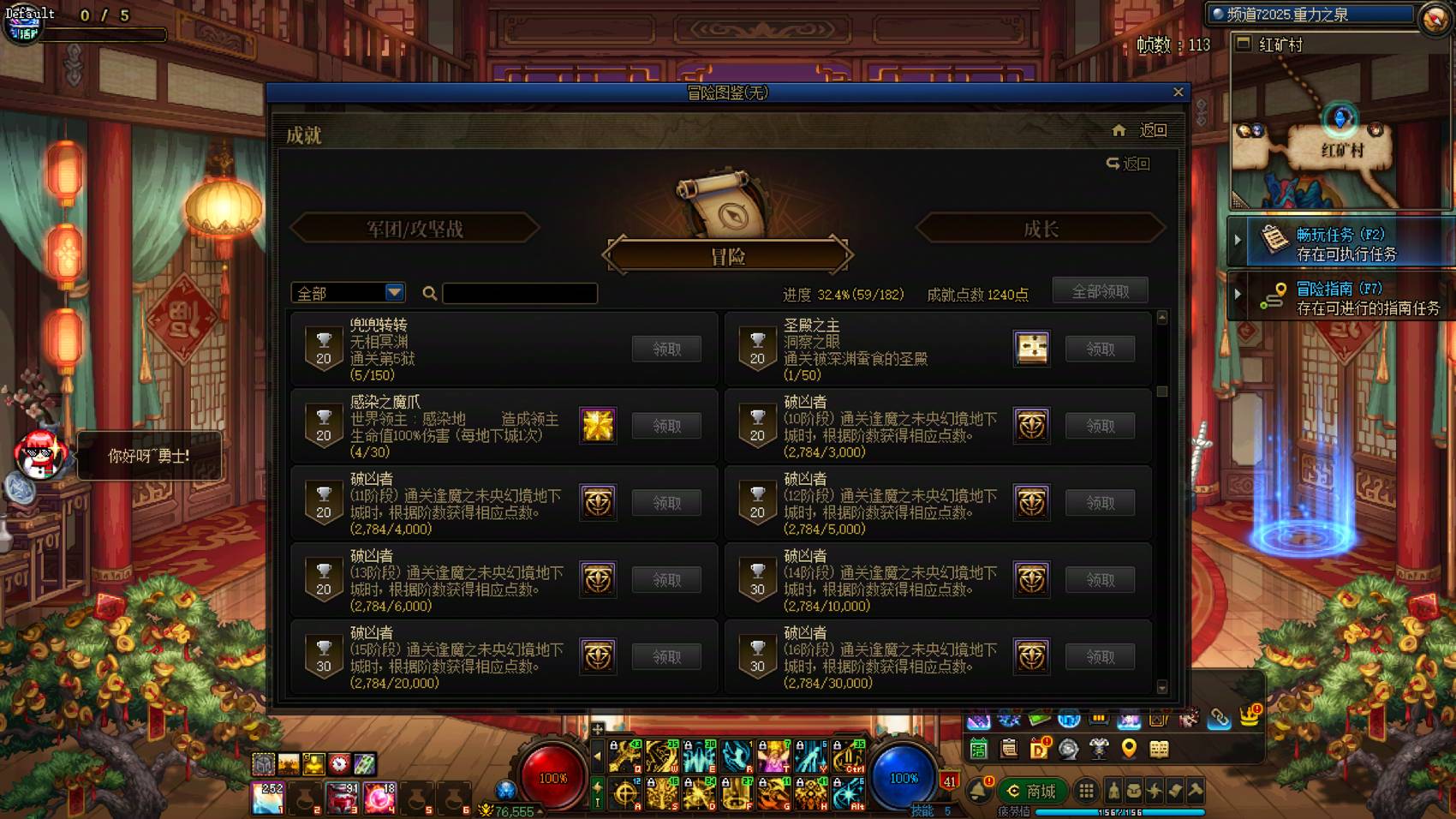Switch to the 成长 tab
This screenshot has height=819, width=1456.
pos(1040,229)
